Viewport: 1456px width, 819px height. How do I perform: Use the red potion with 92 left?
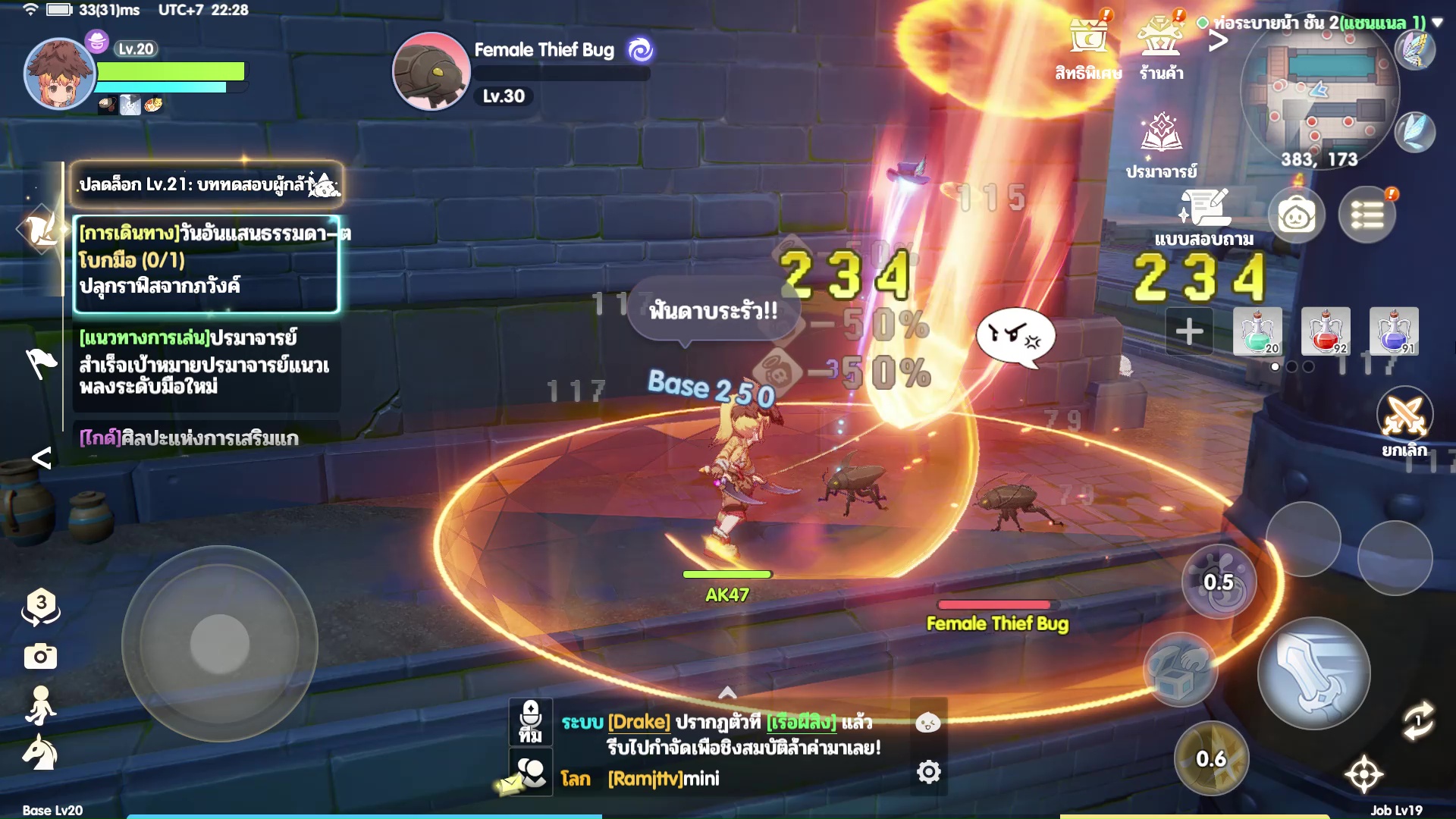coord(1326,331)
